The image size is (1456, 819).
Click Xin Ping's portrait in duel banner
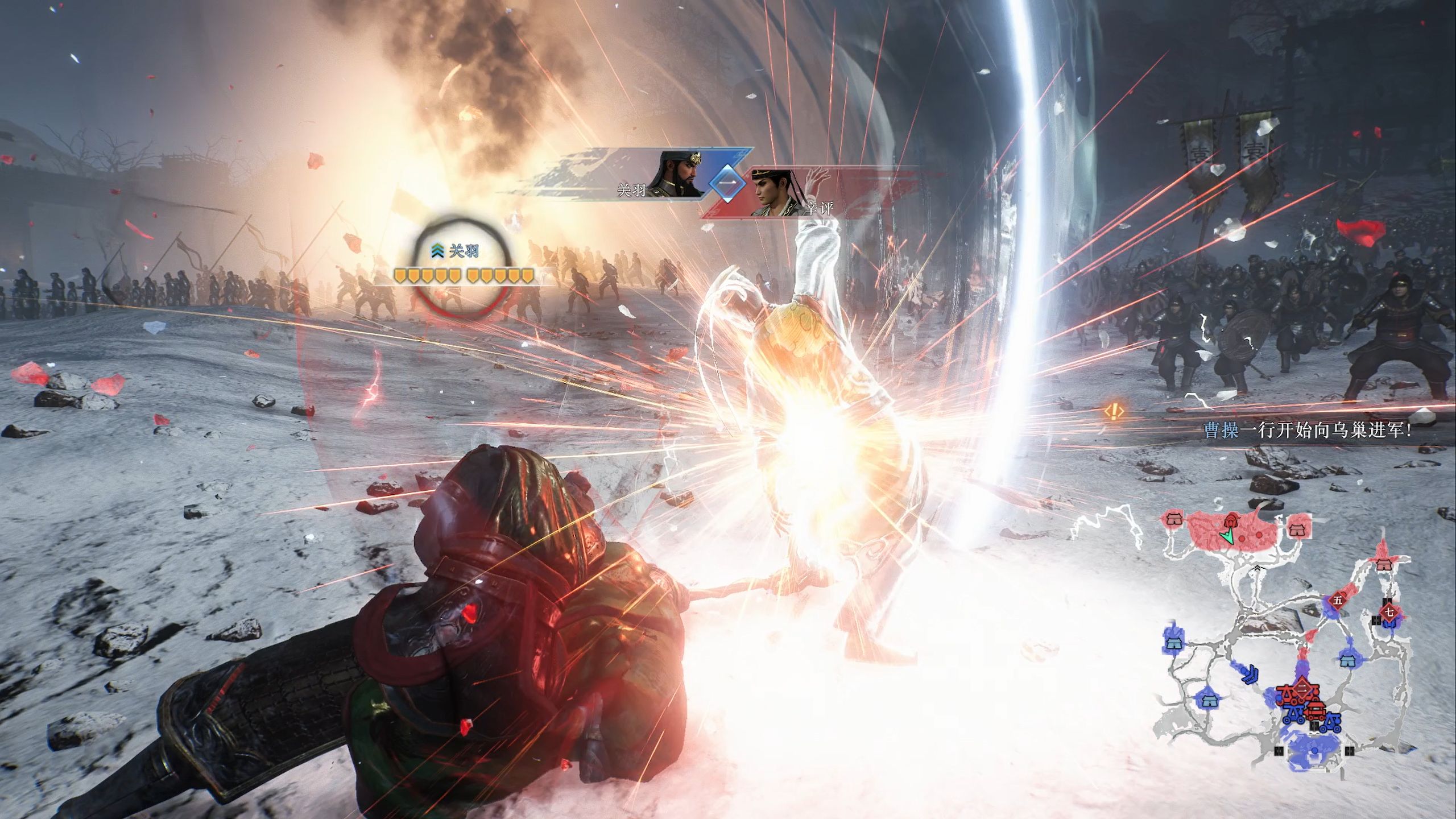coord(777,192)
